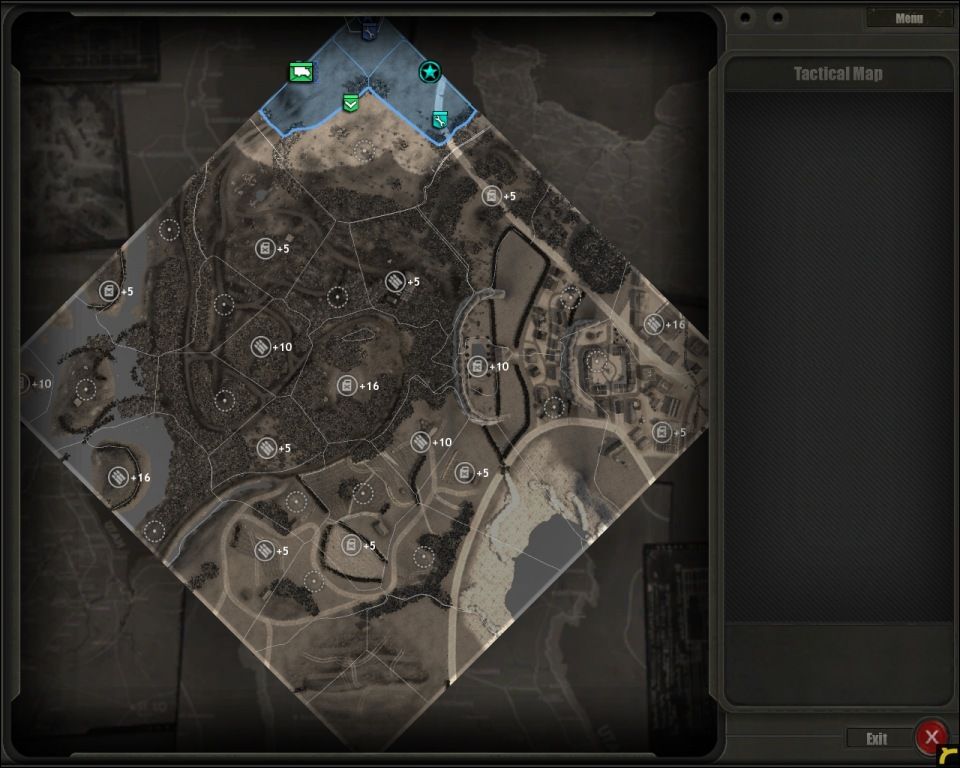The image size is (960, 768).
Task: Select the green truck marker
Action: [301, 71]
